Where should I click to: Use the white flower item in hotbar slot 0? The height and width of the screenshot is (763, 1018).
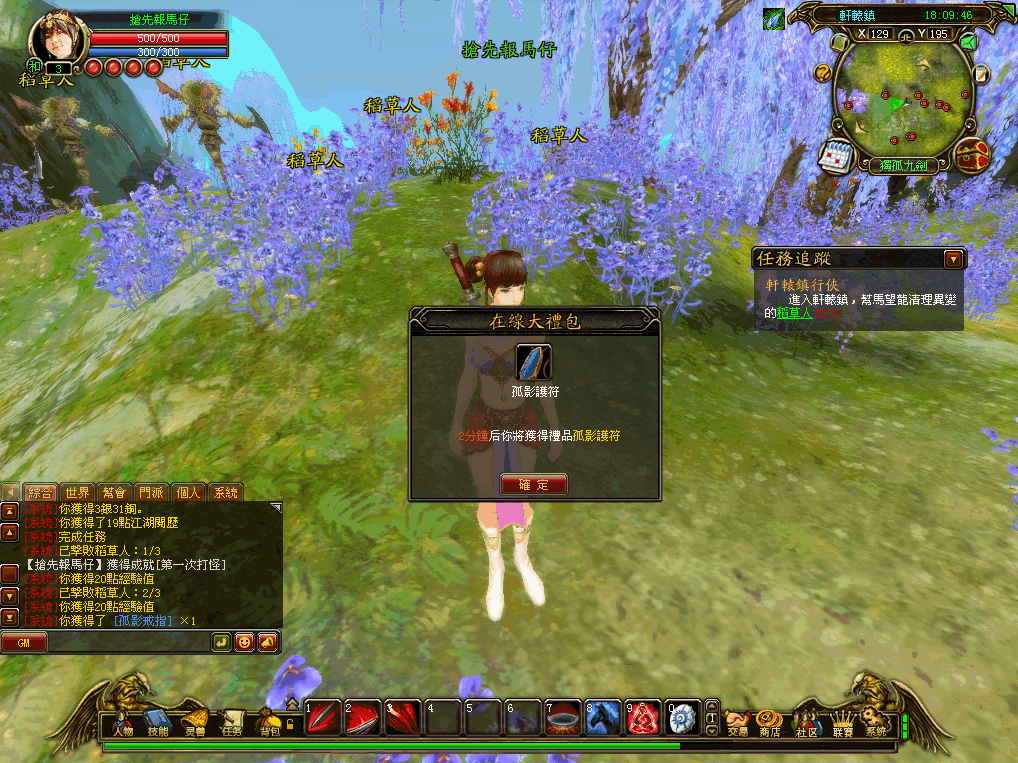[x=683, y=717]
